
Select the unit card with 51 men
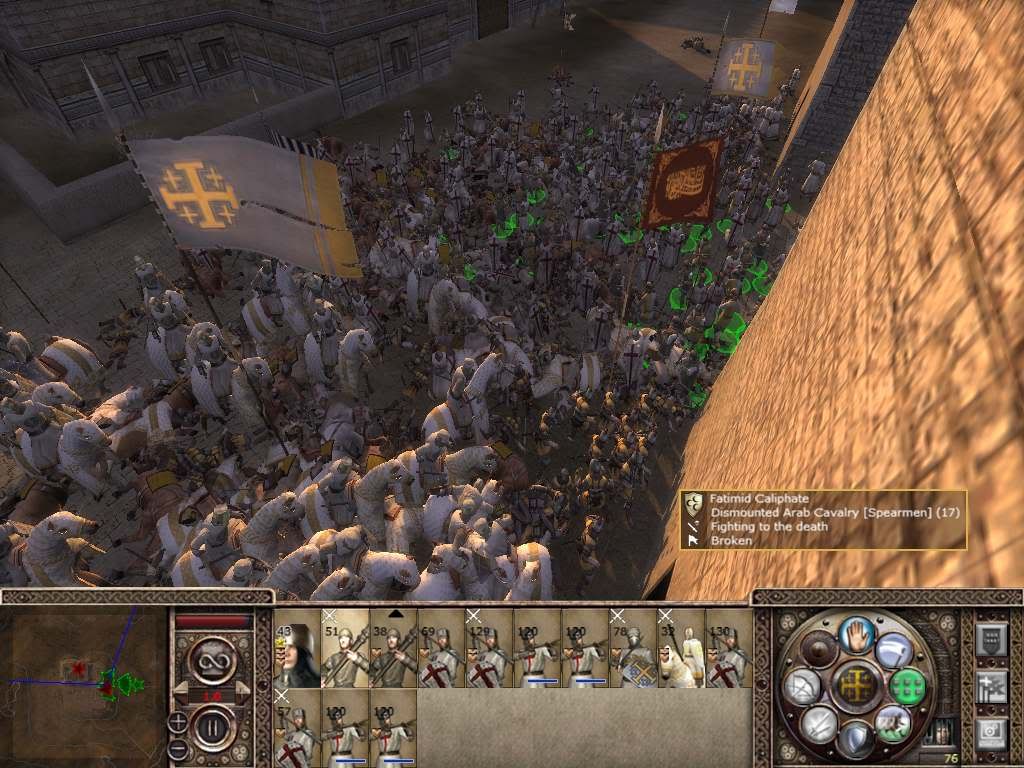click(345, 648)
